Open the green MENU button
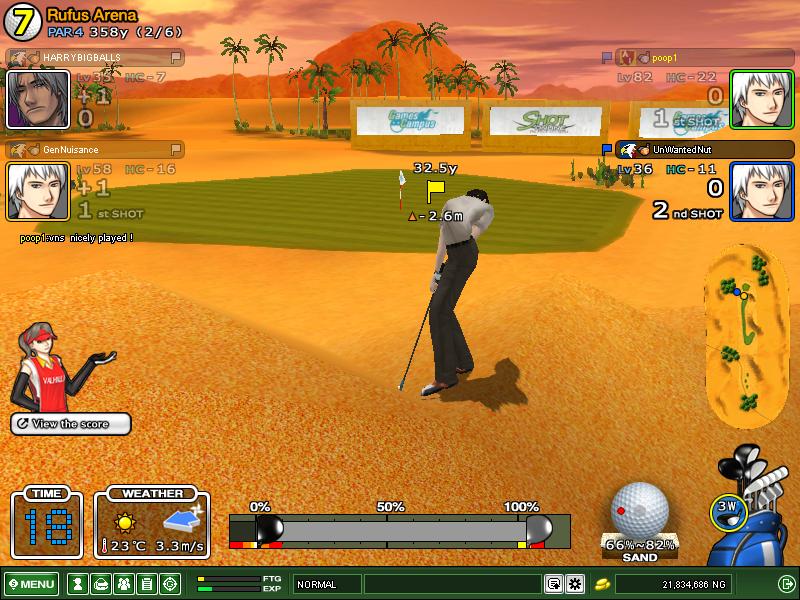 click(31, 584)
